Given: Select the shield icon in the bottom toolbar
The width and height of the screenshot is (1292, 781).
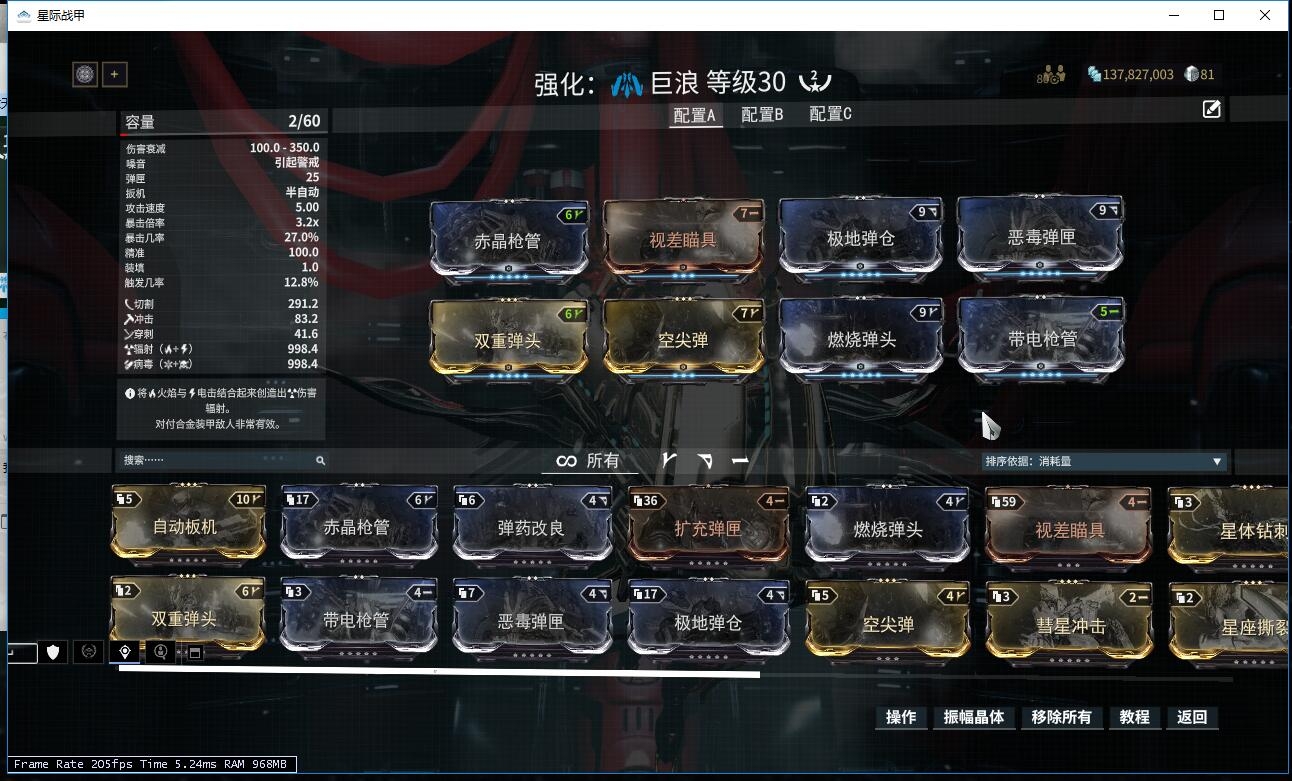Looking at the screenshot, I should [52, 651].
